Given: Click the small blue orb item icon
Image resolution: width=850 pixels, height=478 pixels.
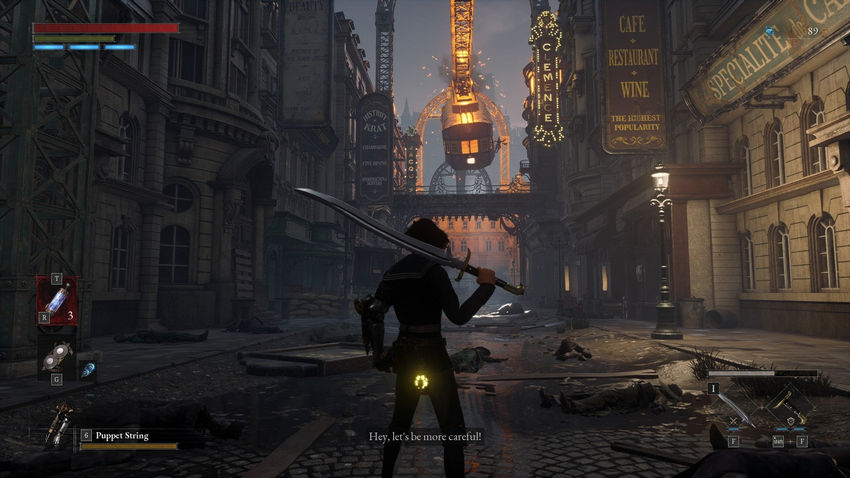Looking at the screenshot, I should [x=88, y=368].
